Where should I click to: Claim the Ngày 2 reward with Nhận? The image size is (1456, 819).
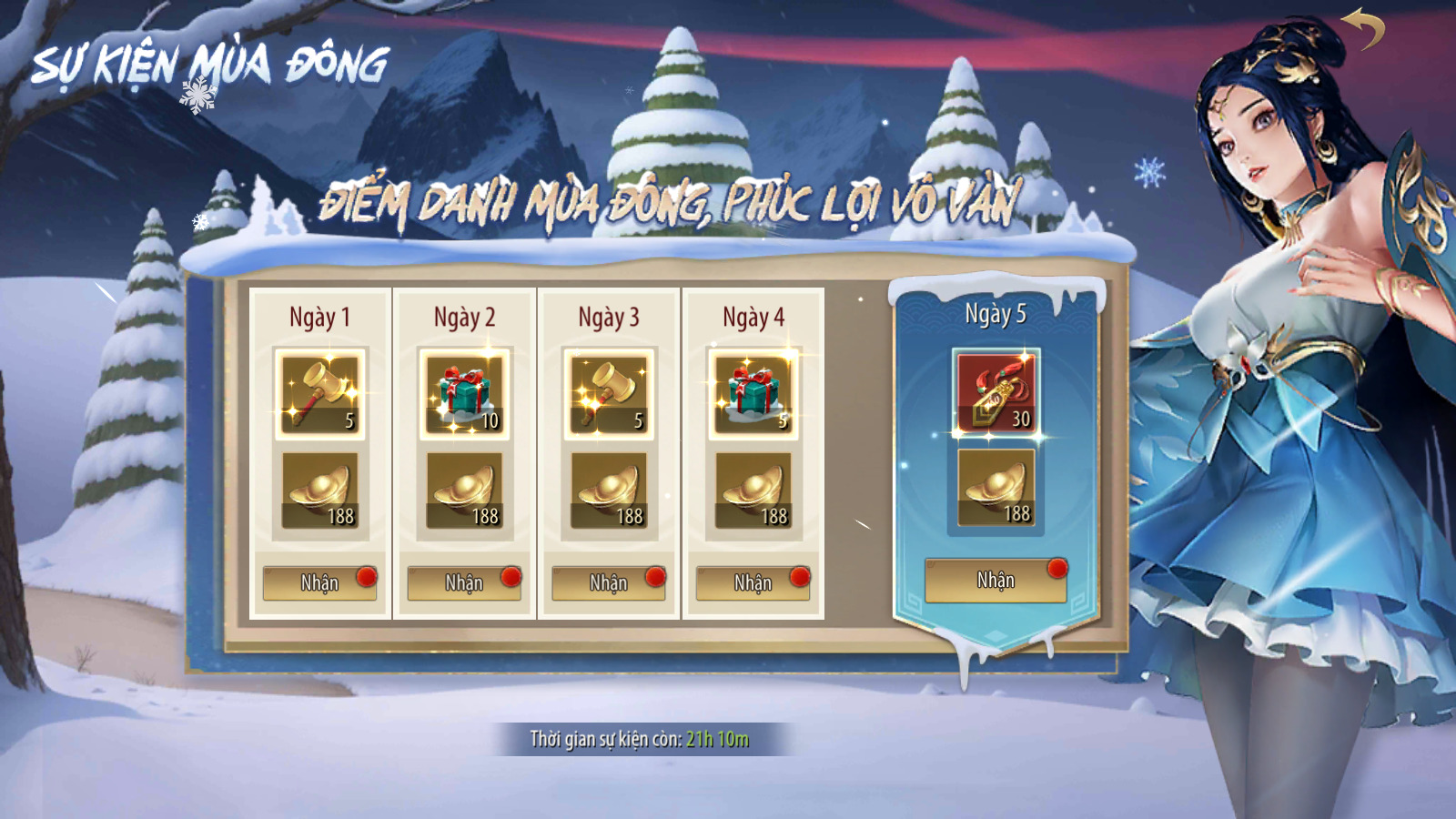tap(464, 582)
